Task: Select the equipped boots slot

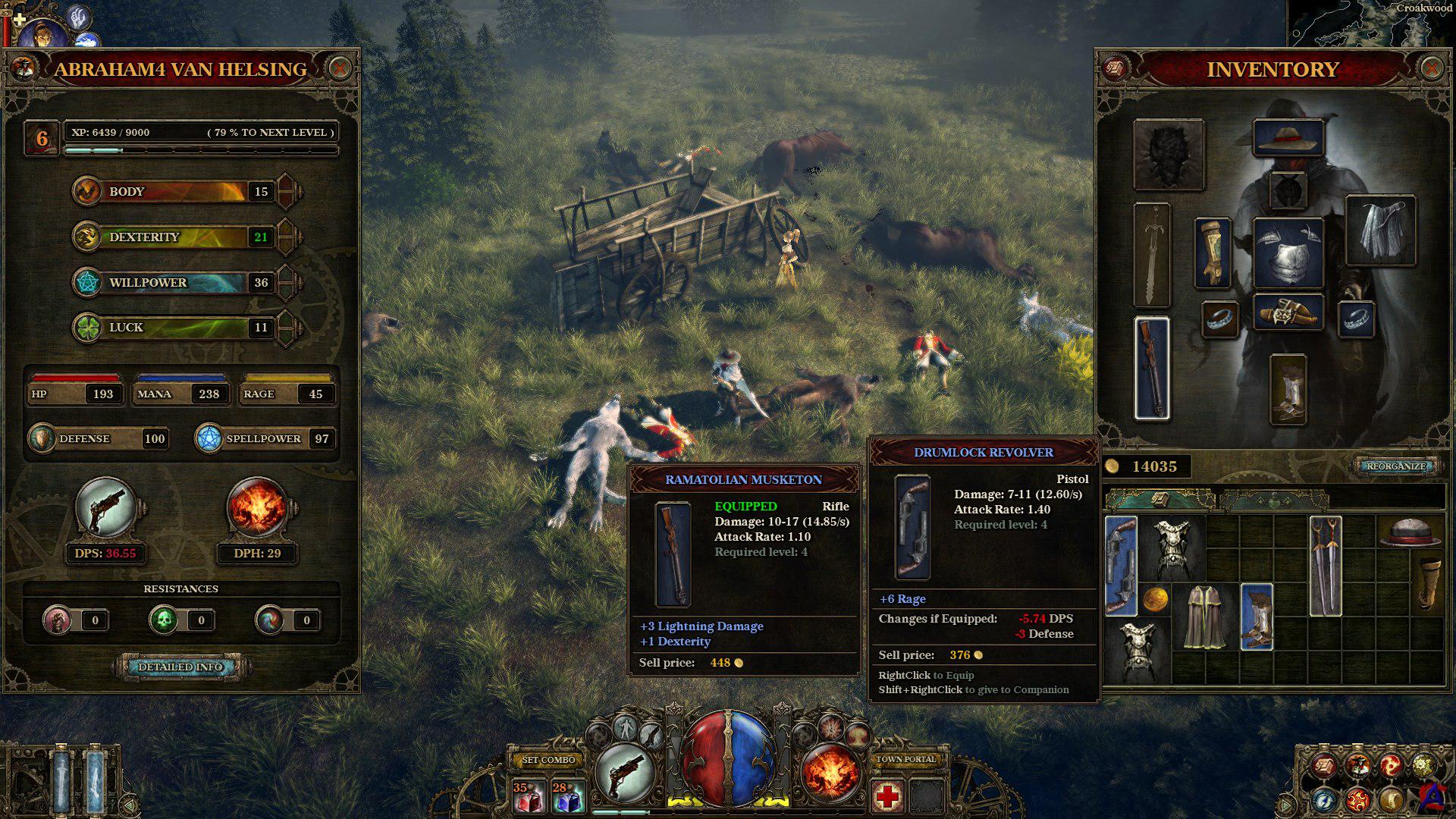Action: pyautogui.click(x=1288, y=390)
